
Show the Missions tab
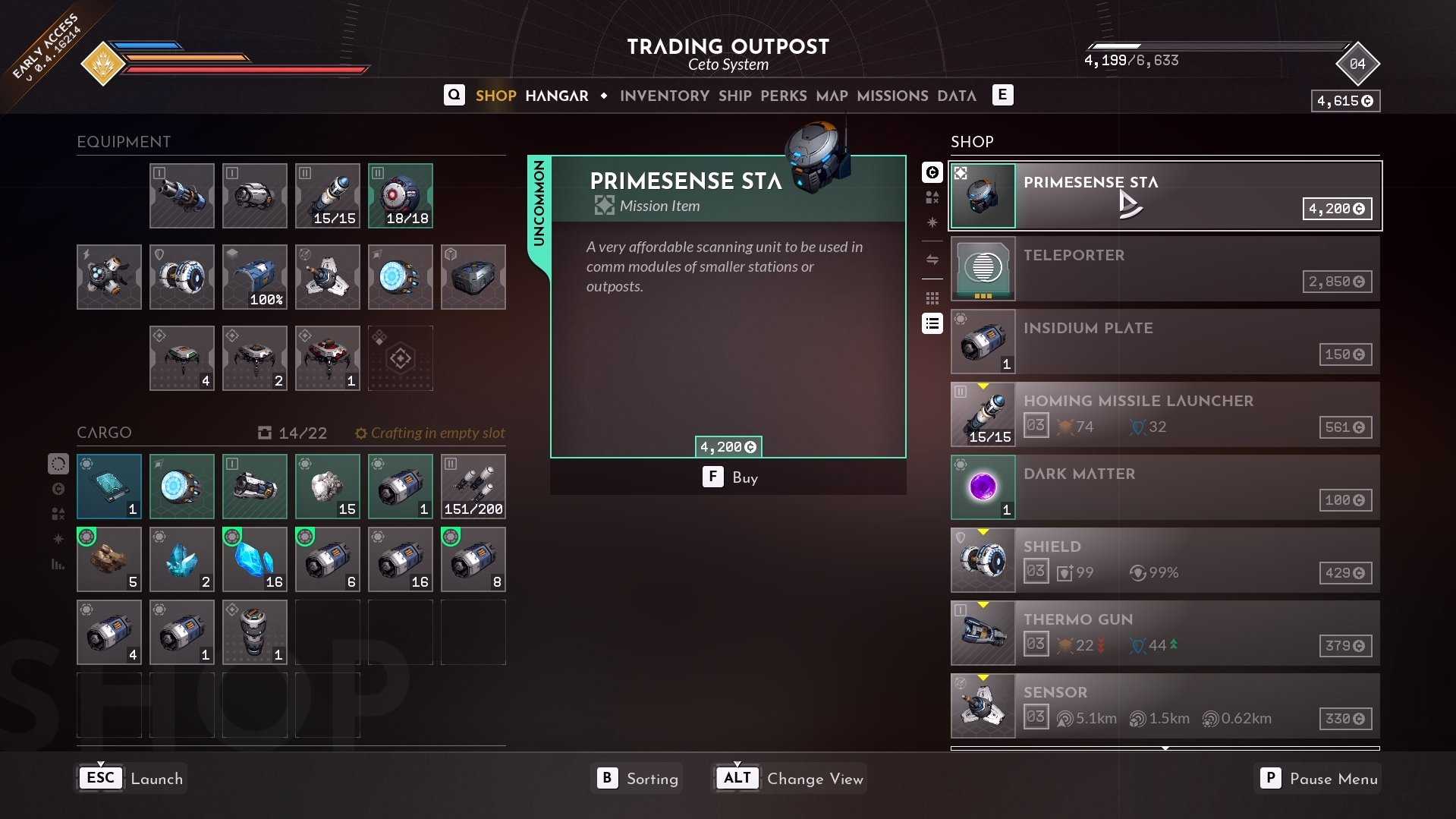click(x=892, y=96)
